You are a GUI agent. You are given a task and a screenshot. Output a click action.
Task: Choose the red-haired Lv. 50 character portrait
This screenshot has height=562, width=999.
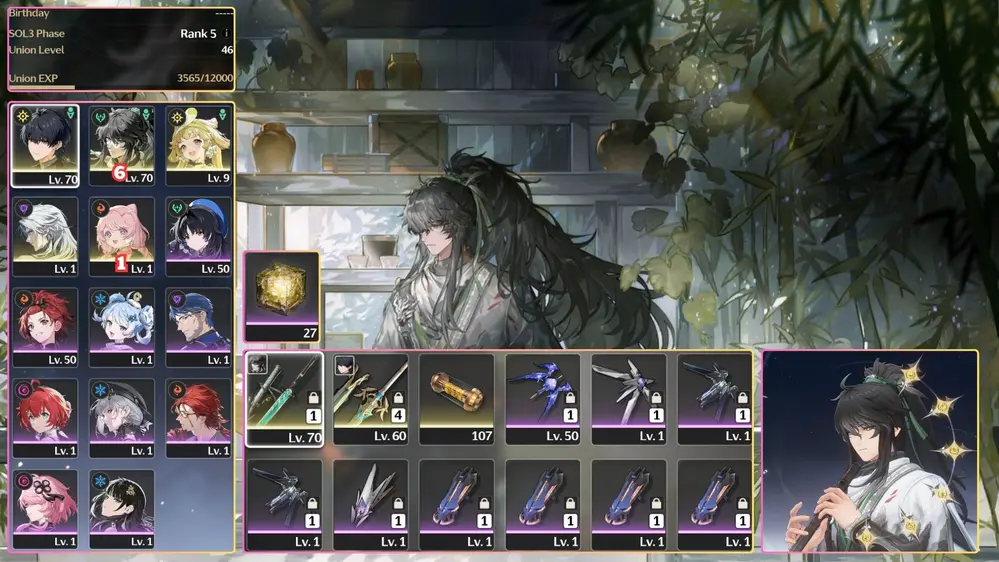pyautogui.click(x=45, y=327)
